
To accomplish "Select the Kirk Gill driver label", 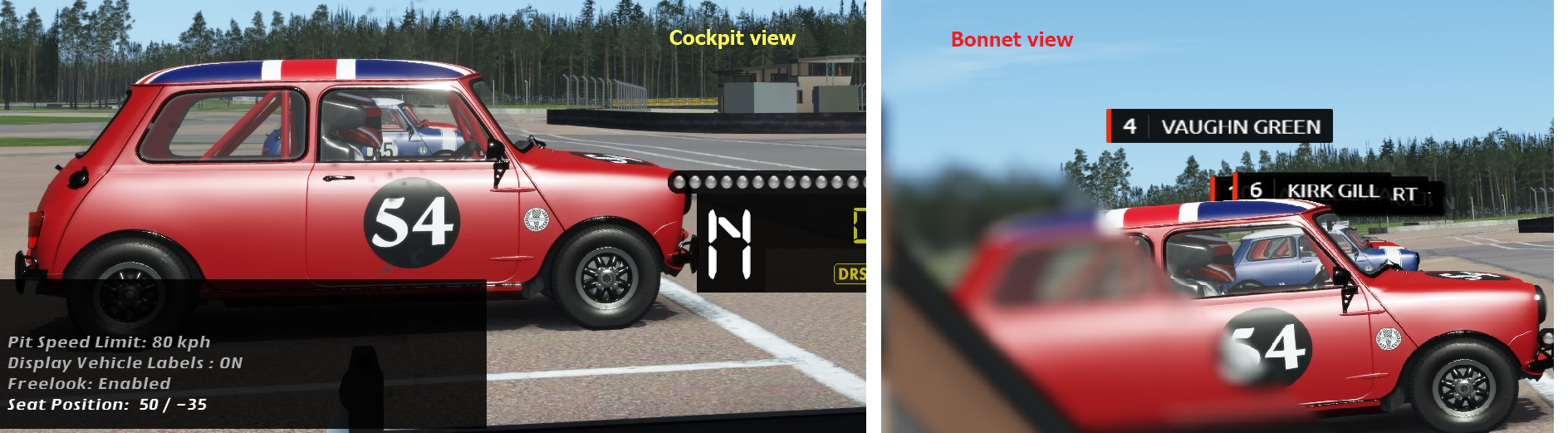I will coord(1314,191).
